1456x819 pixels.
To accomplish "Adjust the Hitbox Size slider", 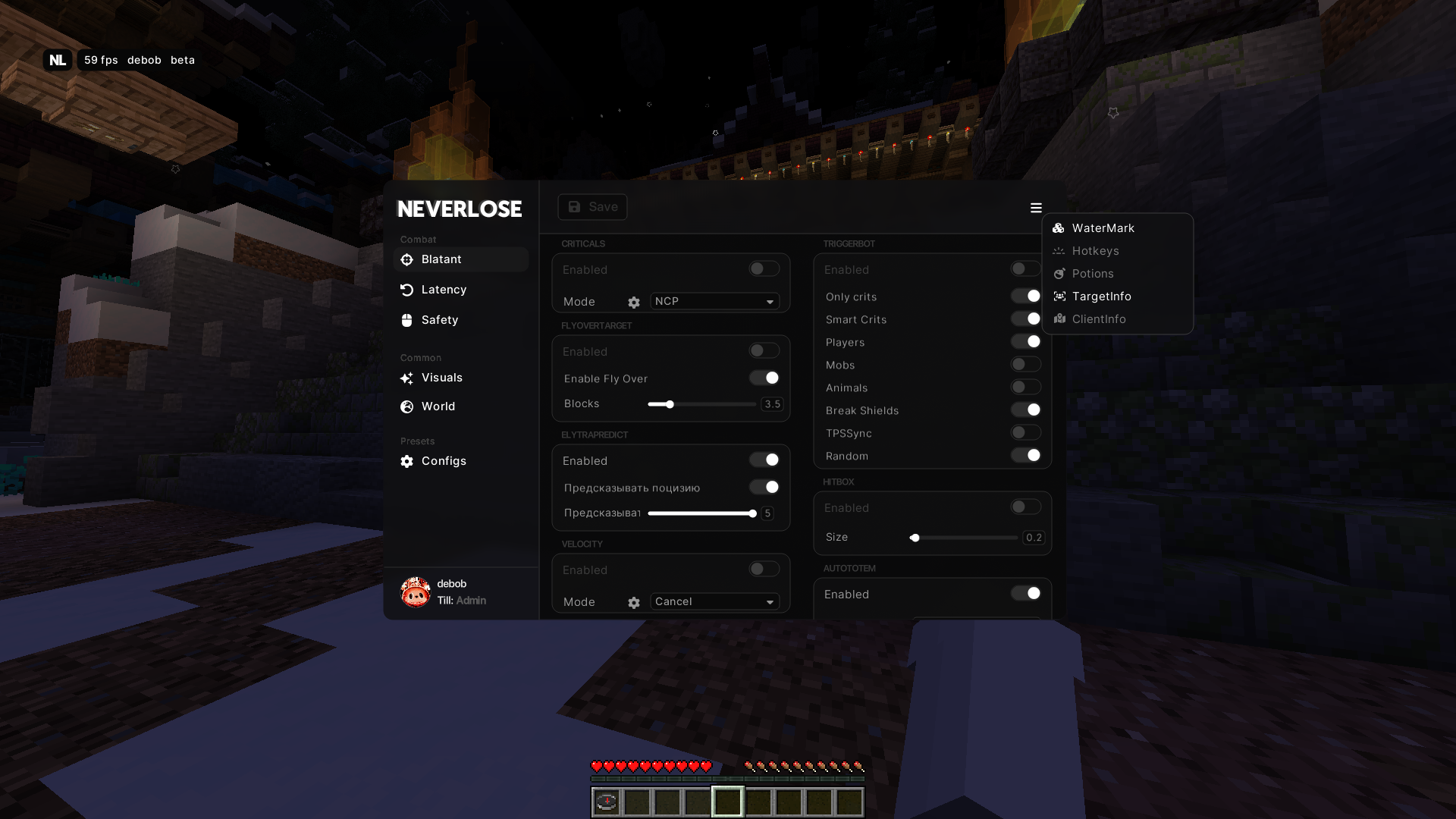I will [915, 537].
